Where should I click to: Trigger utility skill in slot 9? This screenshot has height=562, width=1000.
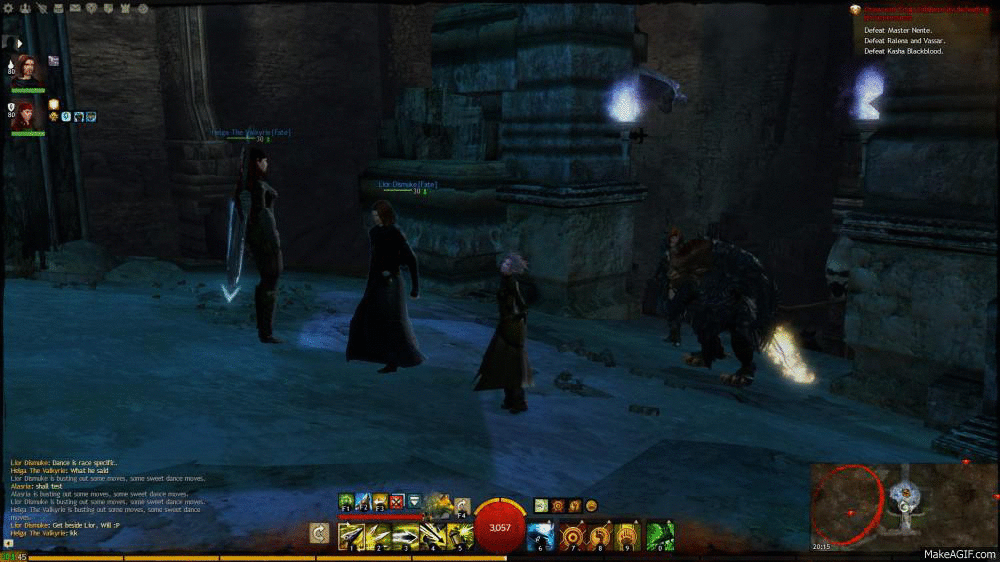coord(627,536)
